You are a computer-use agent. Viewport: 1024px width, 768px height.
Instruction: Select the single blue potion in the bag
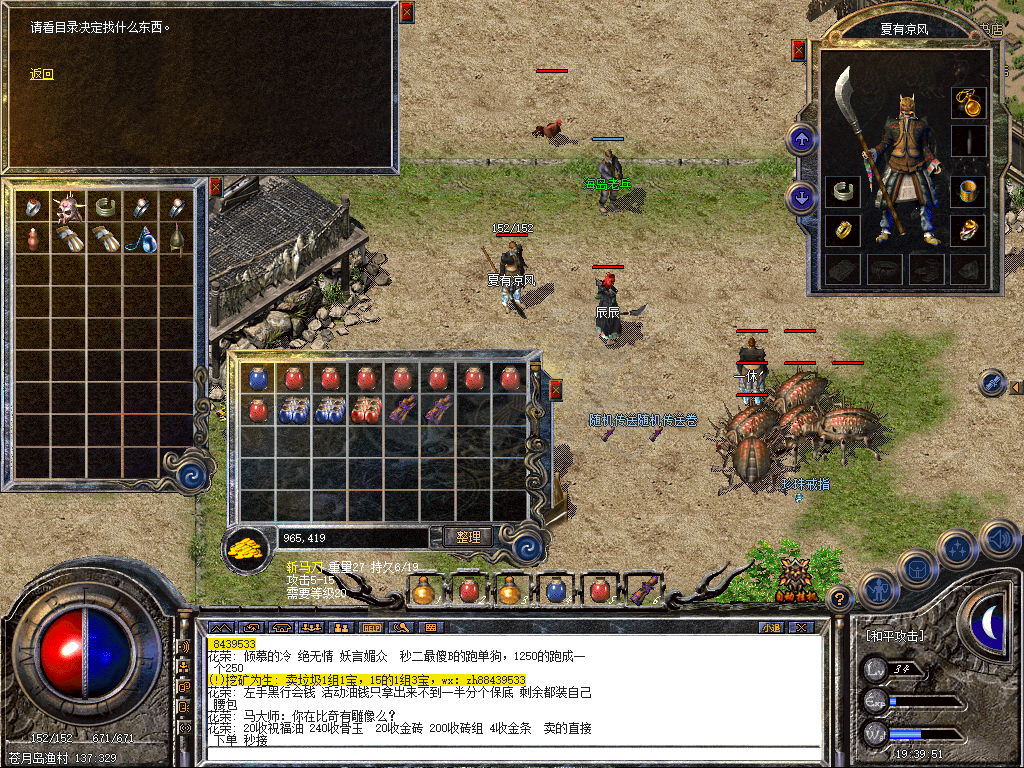[x=258, y=378]
